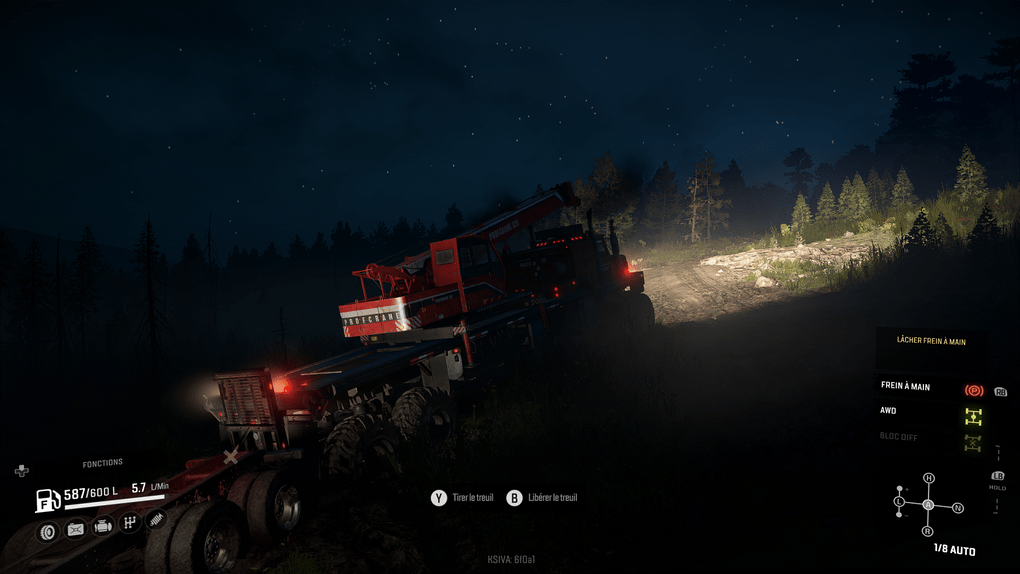
Task: Click the tire damage status icon
Action: pyautogui.click(x=47, y=530)
